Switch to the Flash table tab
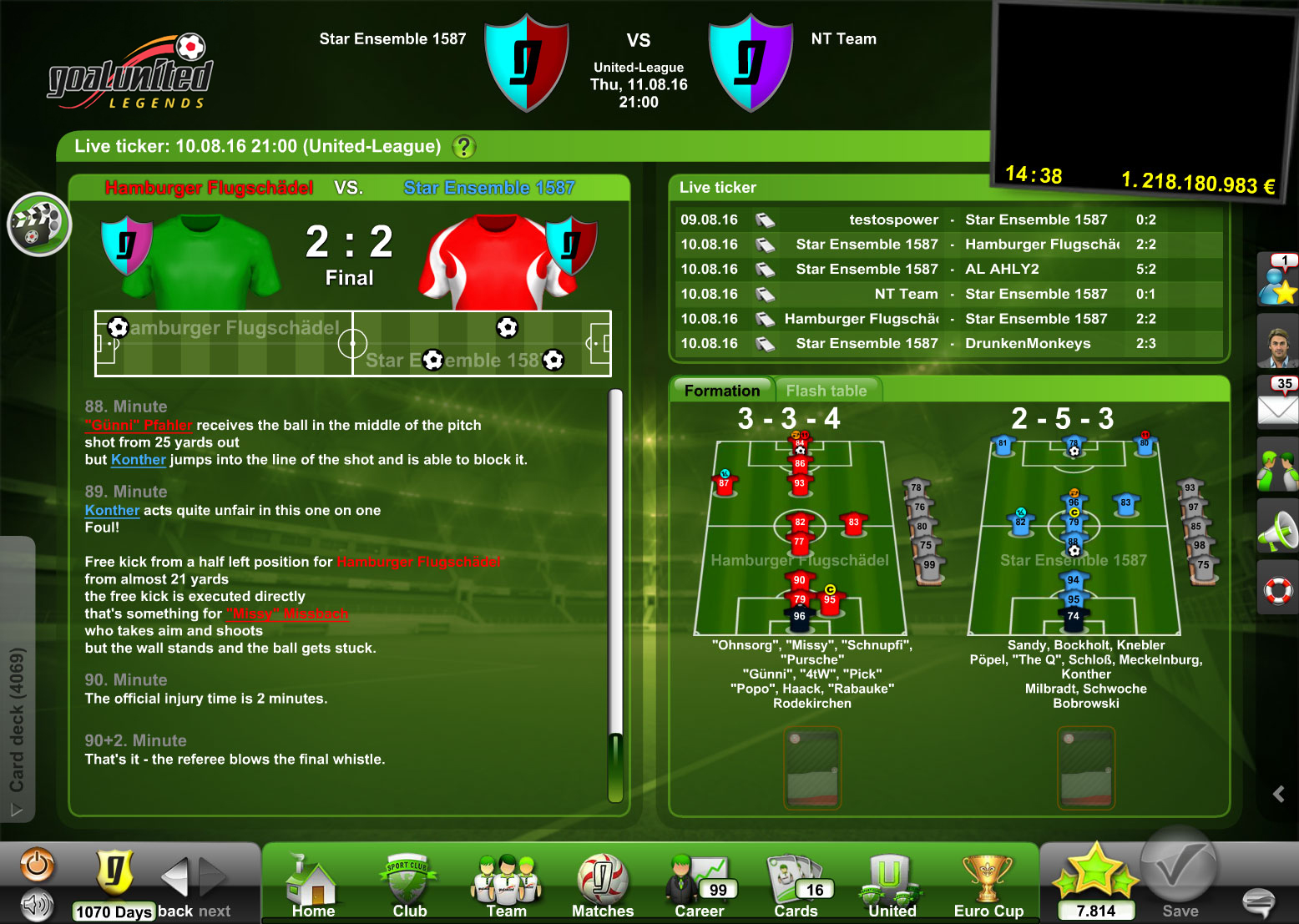Viewport: 1299px width, 924px height. point(826,391)
